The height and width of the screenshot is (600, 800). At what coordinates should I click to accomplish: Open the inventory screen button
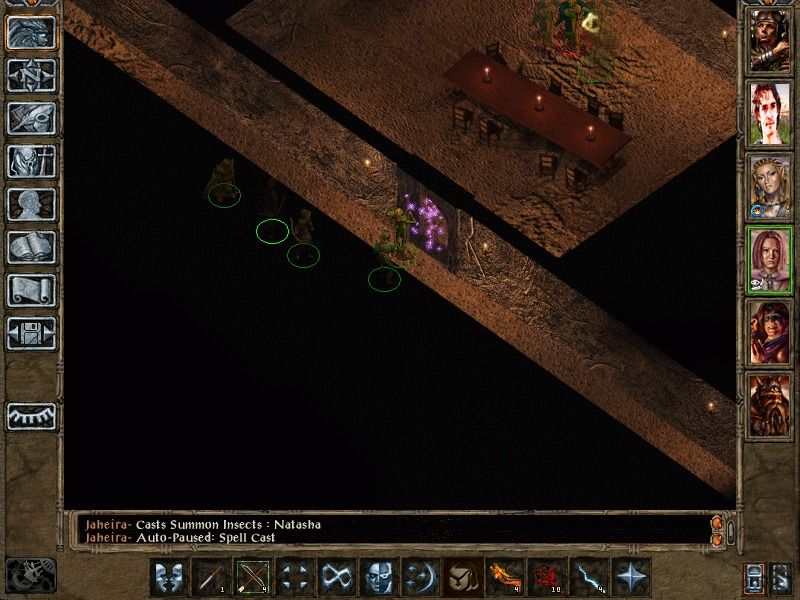32,161
